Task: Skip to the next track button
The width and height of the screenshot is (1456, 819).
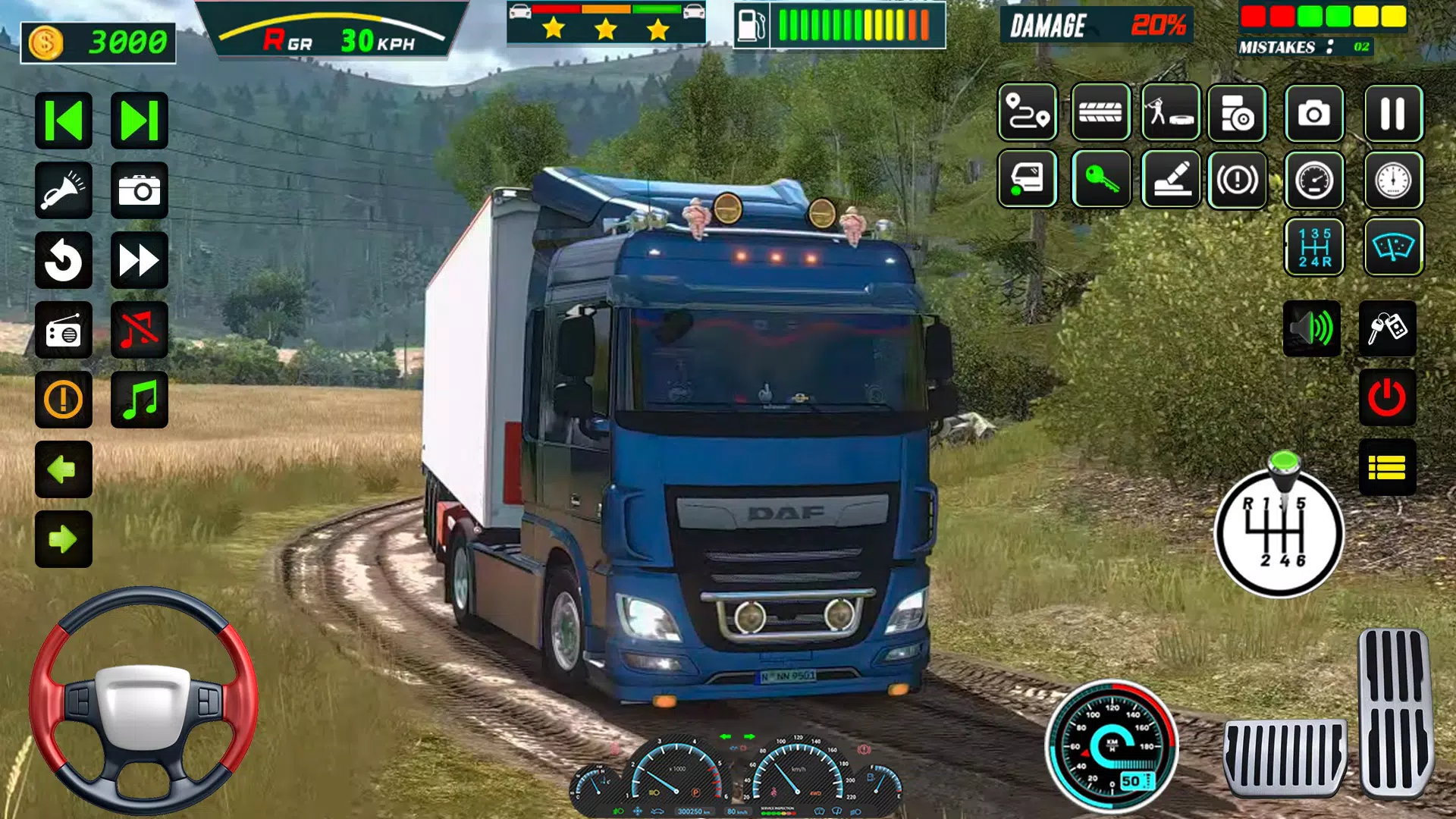Action: [140, 121]
